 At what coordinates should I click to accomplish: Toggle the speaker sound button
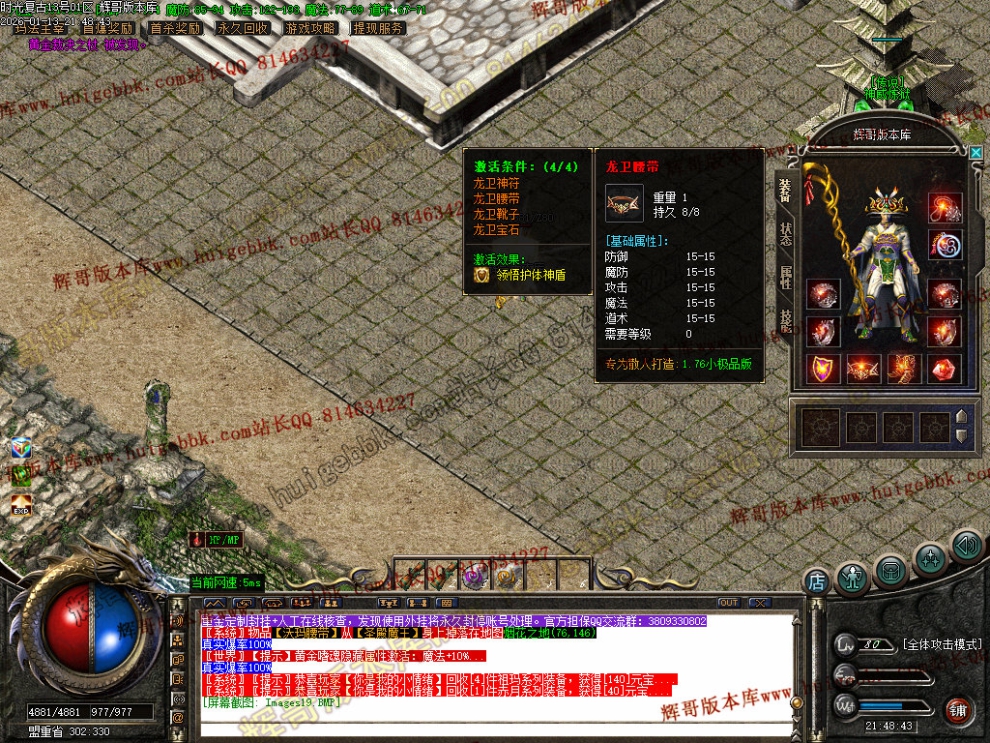965,545
